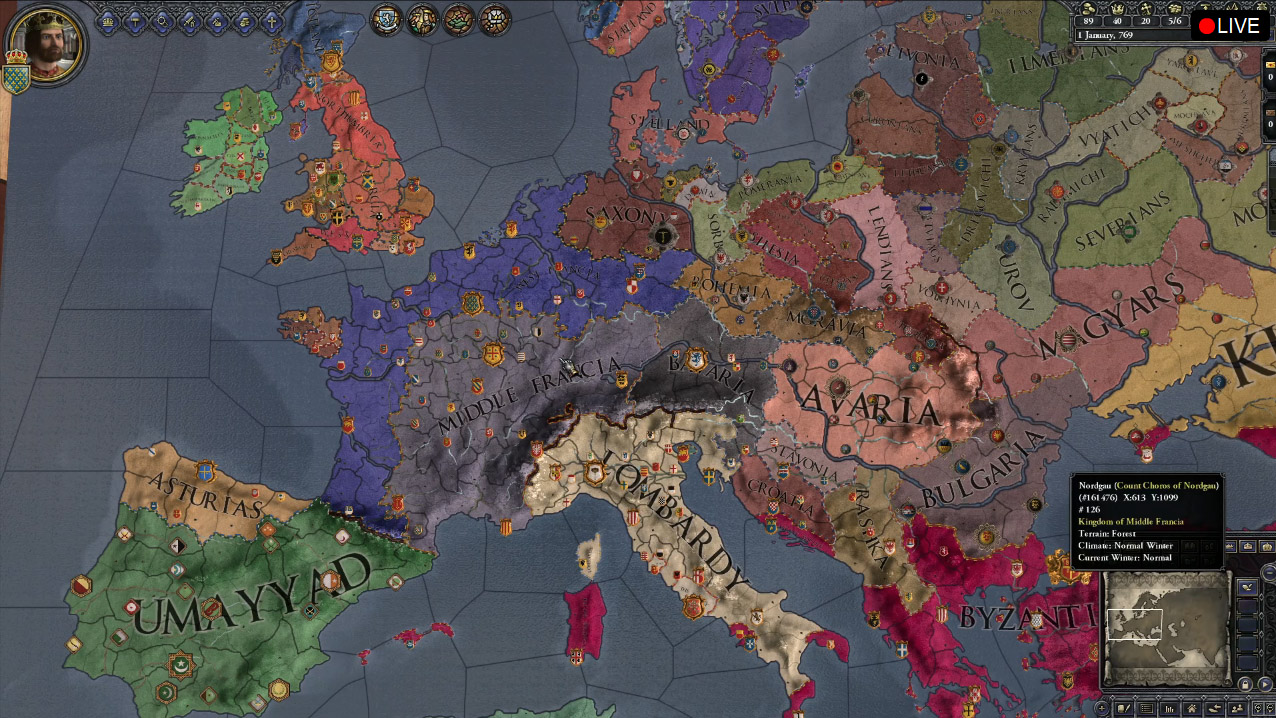Viewport: 1276px width, 718px height.
Task: Click the date display 1 January 769
Action: [x=1105, y=35]
